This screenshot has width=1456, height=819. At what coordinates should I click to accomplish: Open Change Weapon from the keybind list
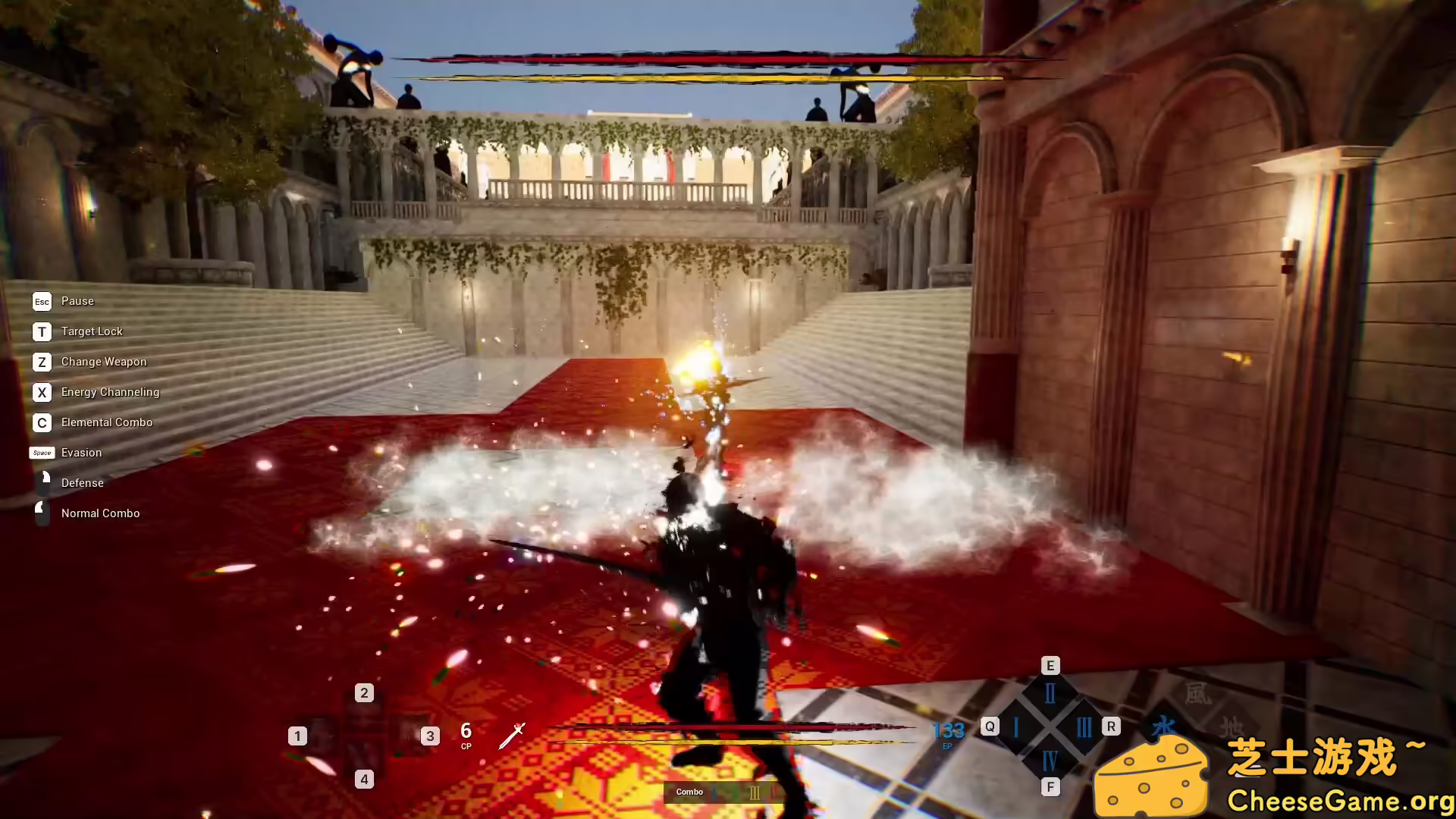click(104, 362)
